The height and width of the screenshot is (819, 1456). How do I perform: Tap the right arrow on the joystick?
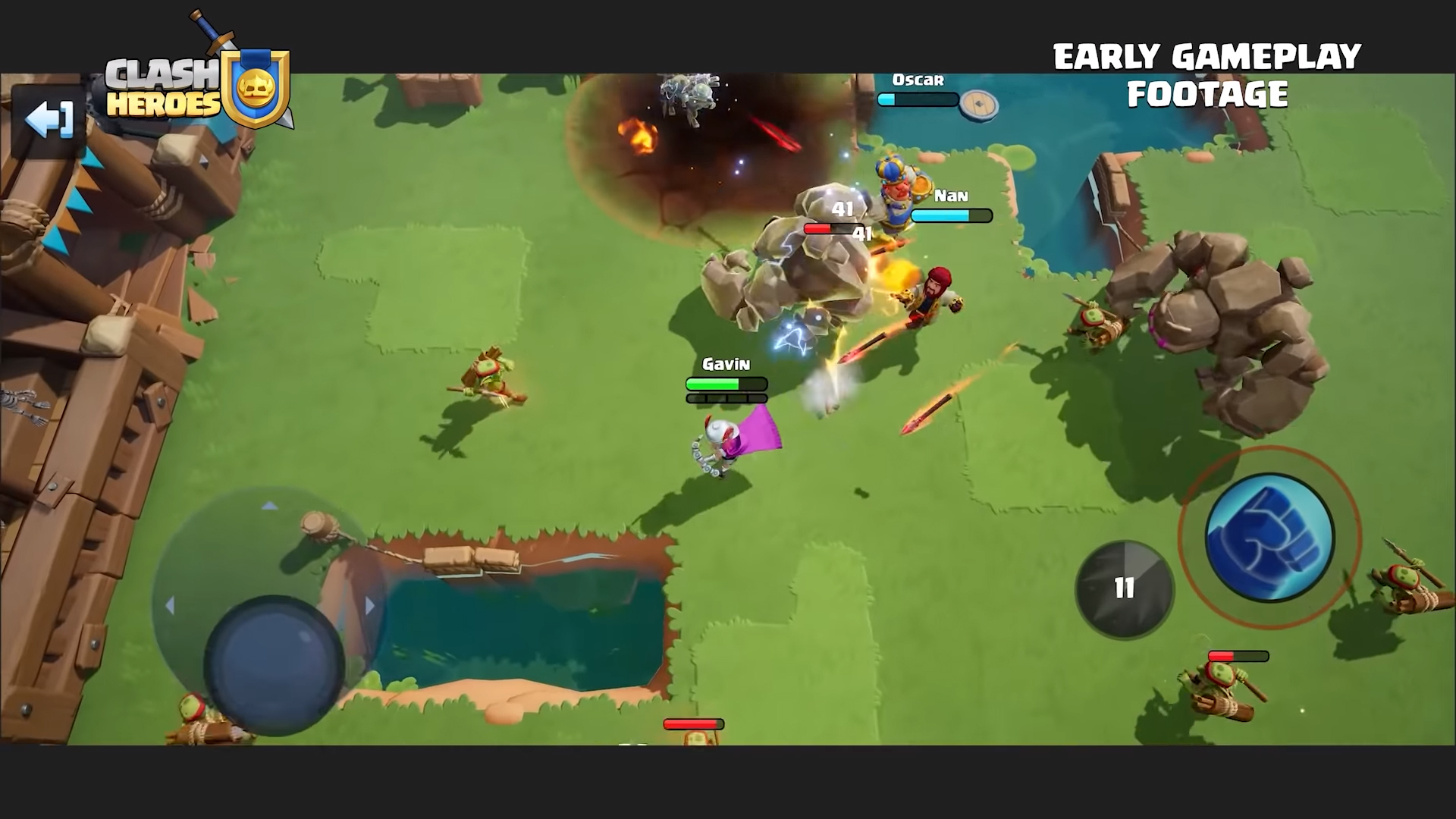coord(371,604)
